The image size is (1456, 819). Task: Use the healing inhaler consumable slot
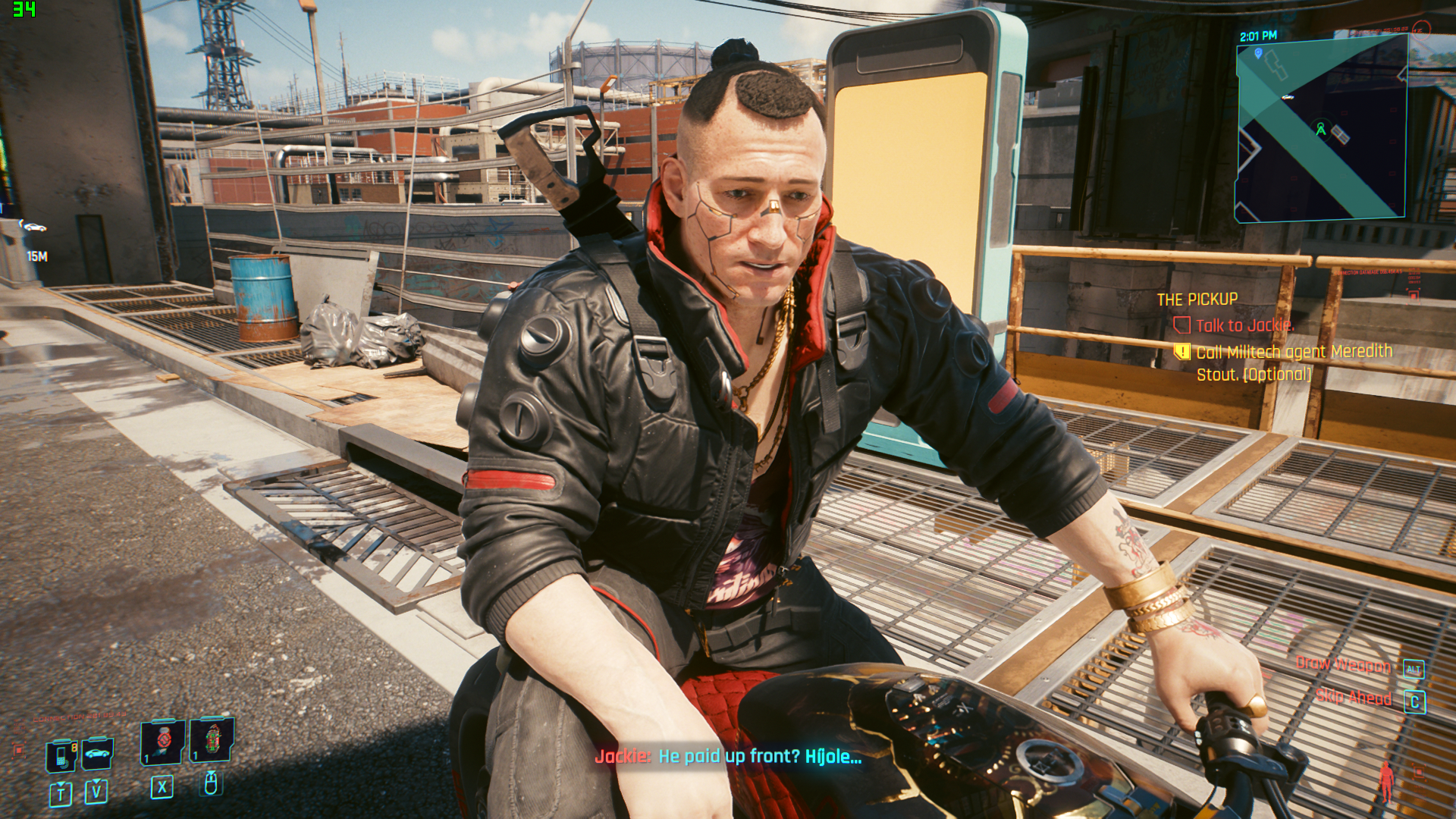pos(163,741)
